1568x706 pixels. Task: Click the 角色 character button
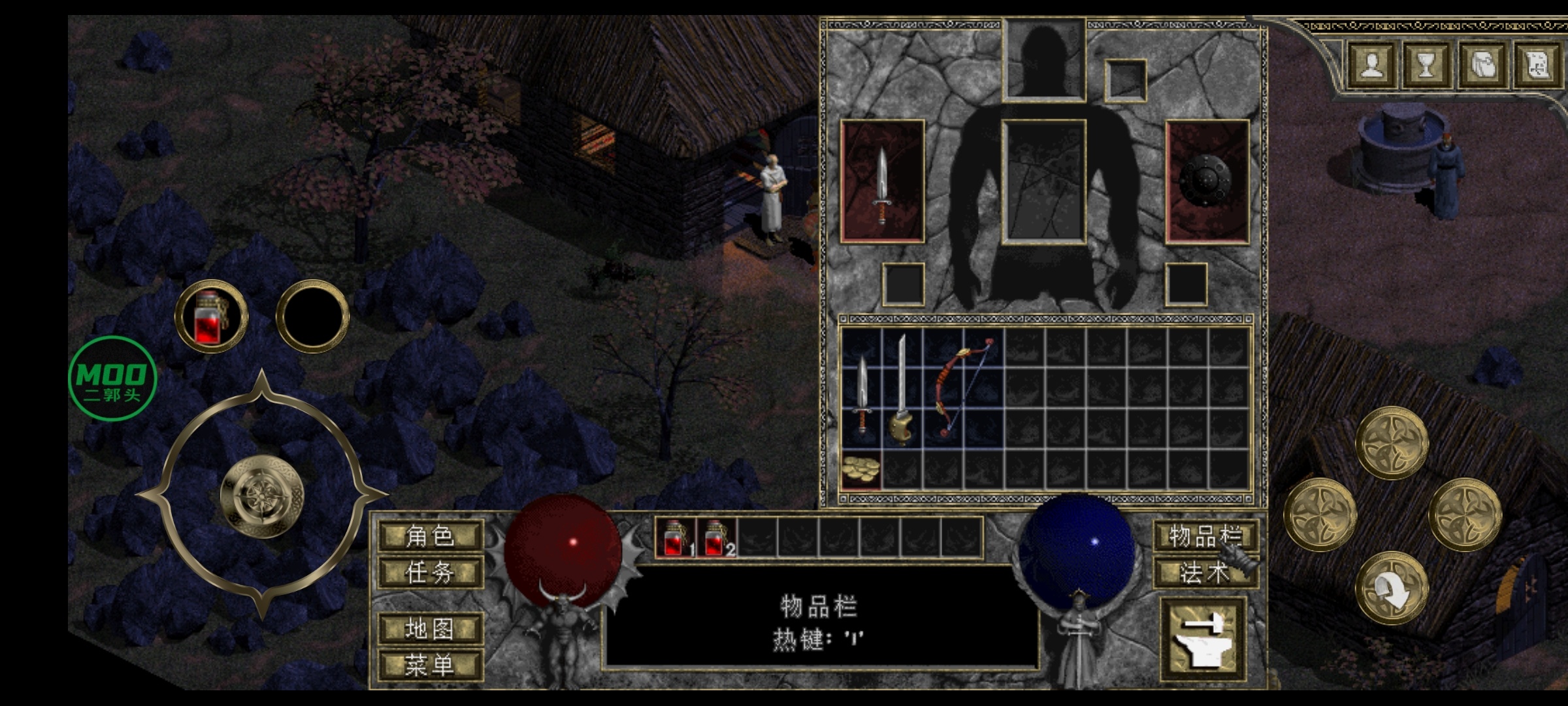tap(431, 537)
